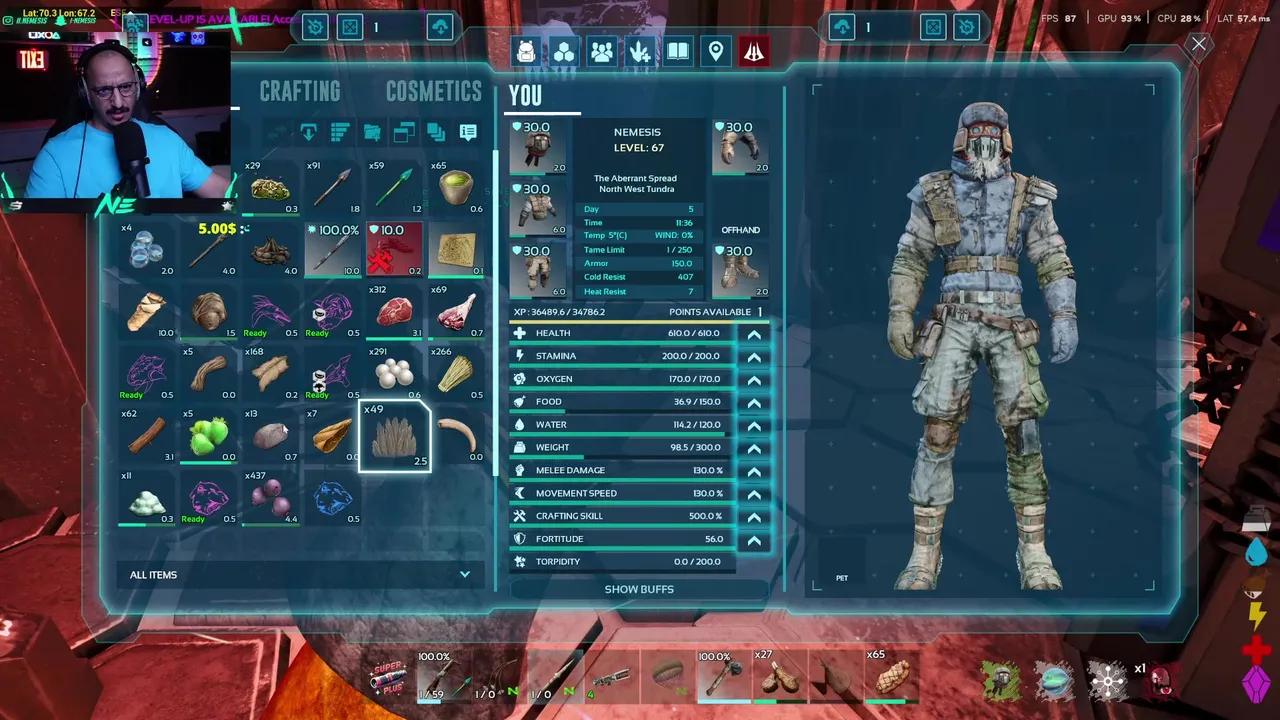The width and height of the screenshot is (1280, 720).
Task: Open the Cosmetics tab
Action: [x=433, y=92]
